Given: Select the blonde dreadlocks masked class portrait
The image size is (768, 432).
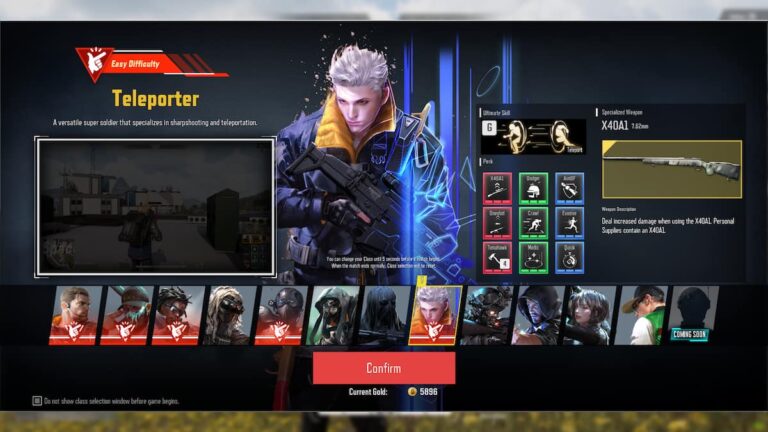Looking at the screenshot, I should 227,315.
